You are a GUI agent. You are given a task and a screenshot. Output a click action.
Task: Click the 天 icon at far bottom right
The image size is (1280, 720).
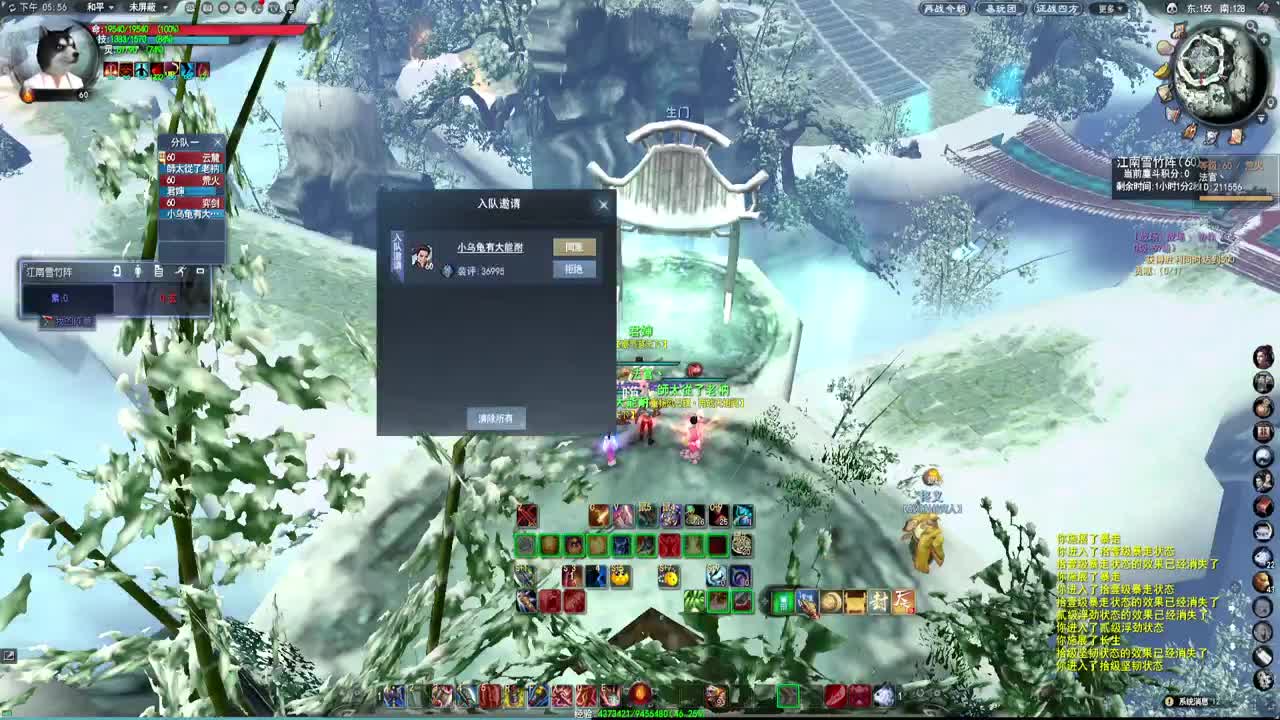coord(902,601)
